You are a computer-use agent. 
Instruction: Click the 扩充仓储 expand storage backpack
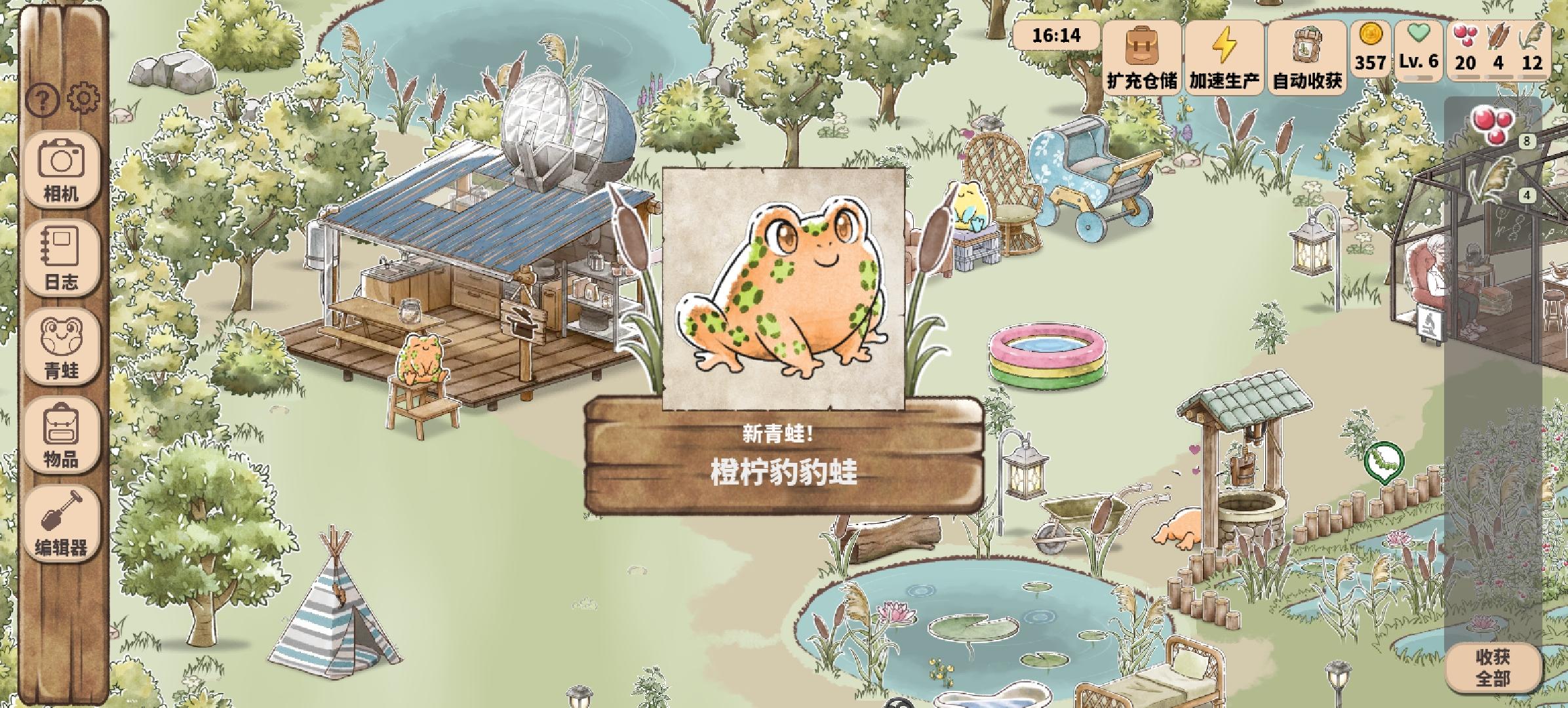[1143, 60]
